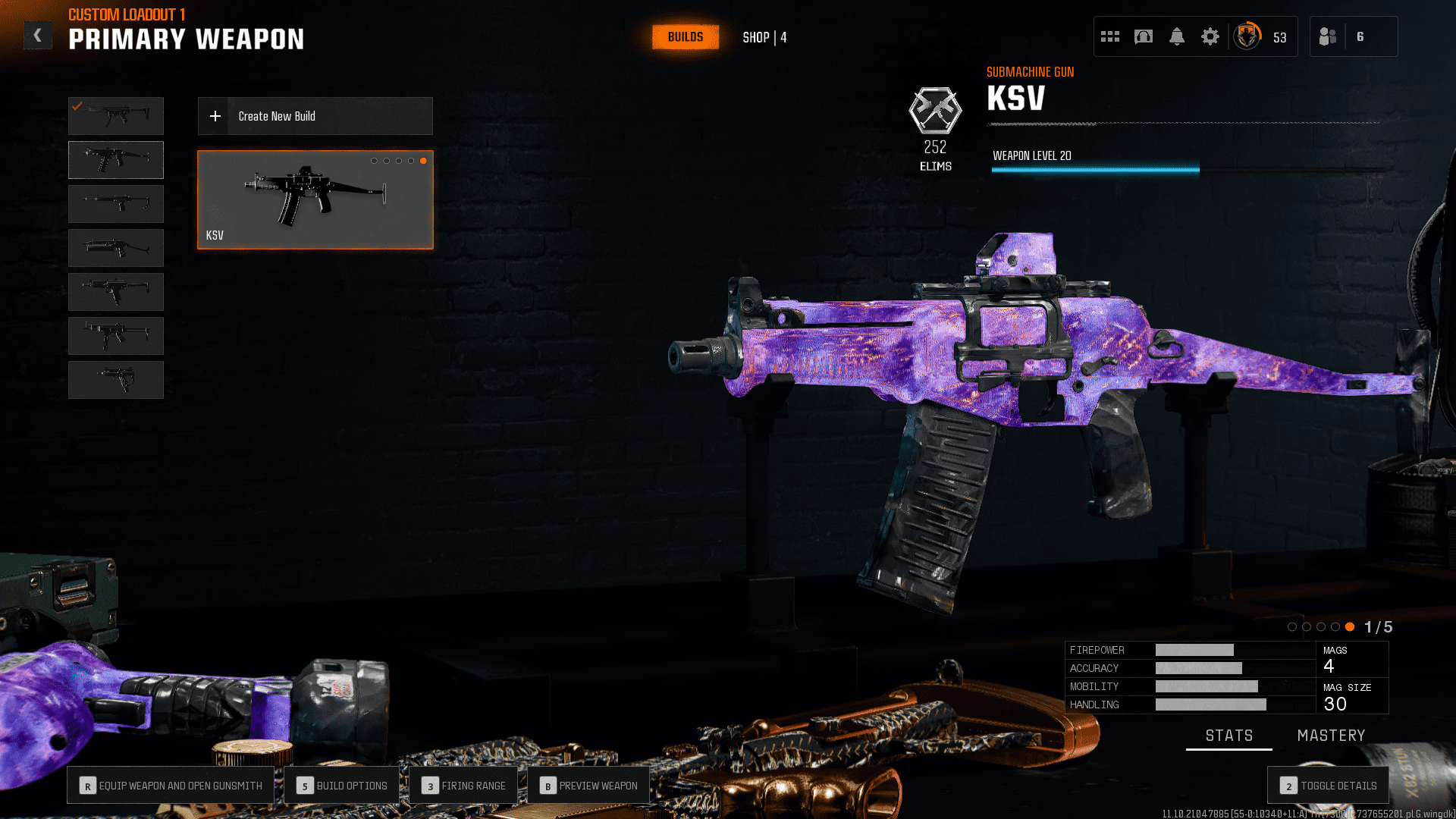The height and width of the screenshot is (819, 1456).
Task: Open settings with the gear icon
Action: 1210,36
